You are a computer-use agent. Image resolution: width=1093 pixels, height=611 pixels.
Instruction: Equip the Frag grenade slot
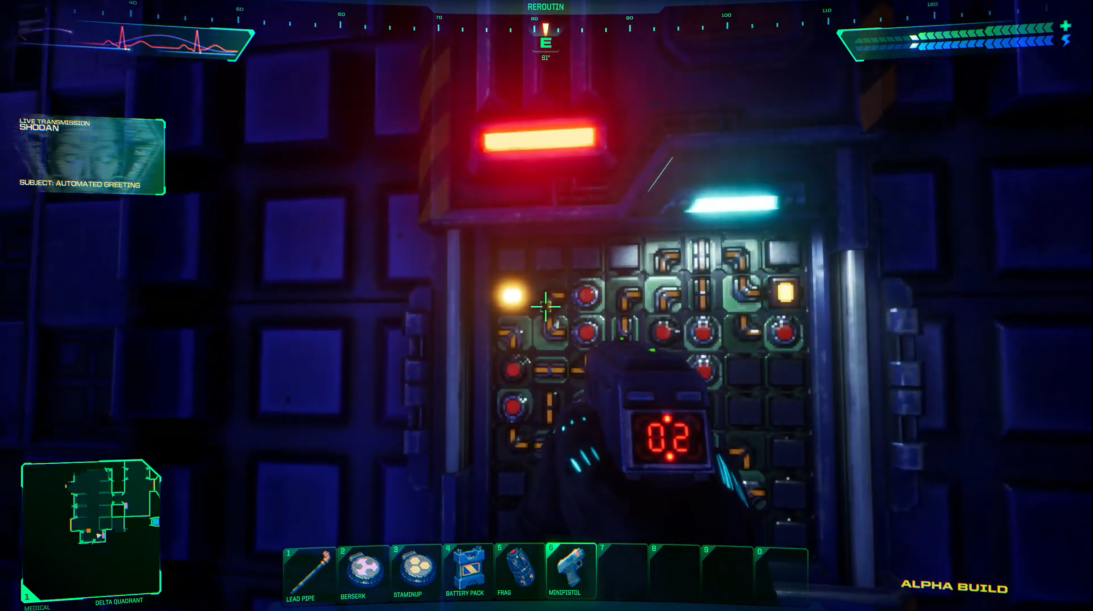[x=518, y=571]
